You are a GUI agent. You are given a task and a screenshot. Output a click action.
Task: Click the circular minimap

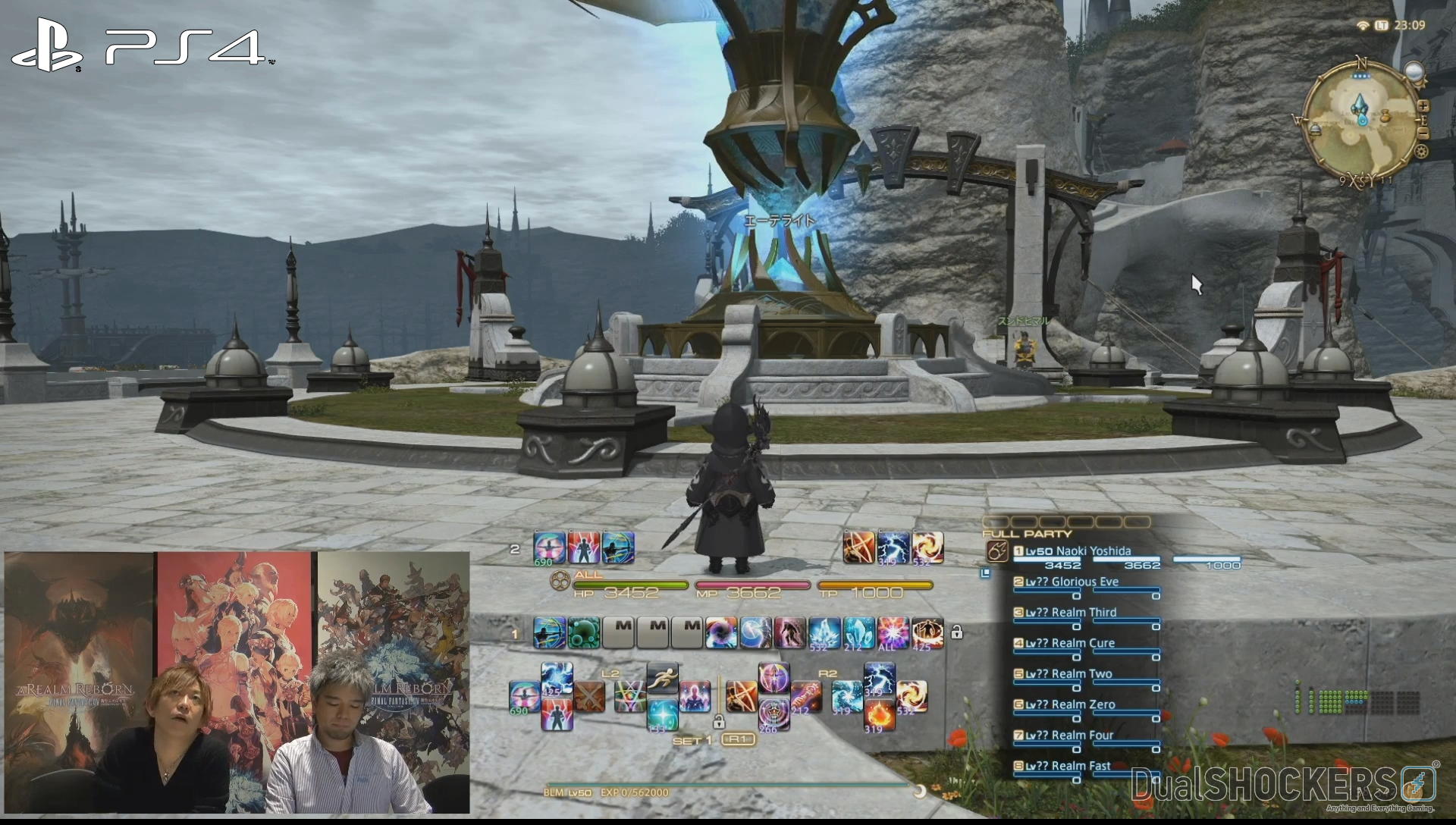pyautogui.click(x=1363, y=121)
